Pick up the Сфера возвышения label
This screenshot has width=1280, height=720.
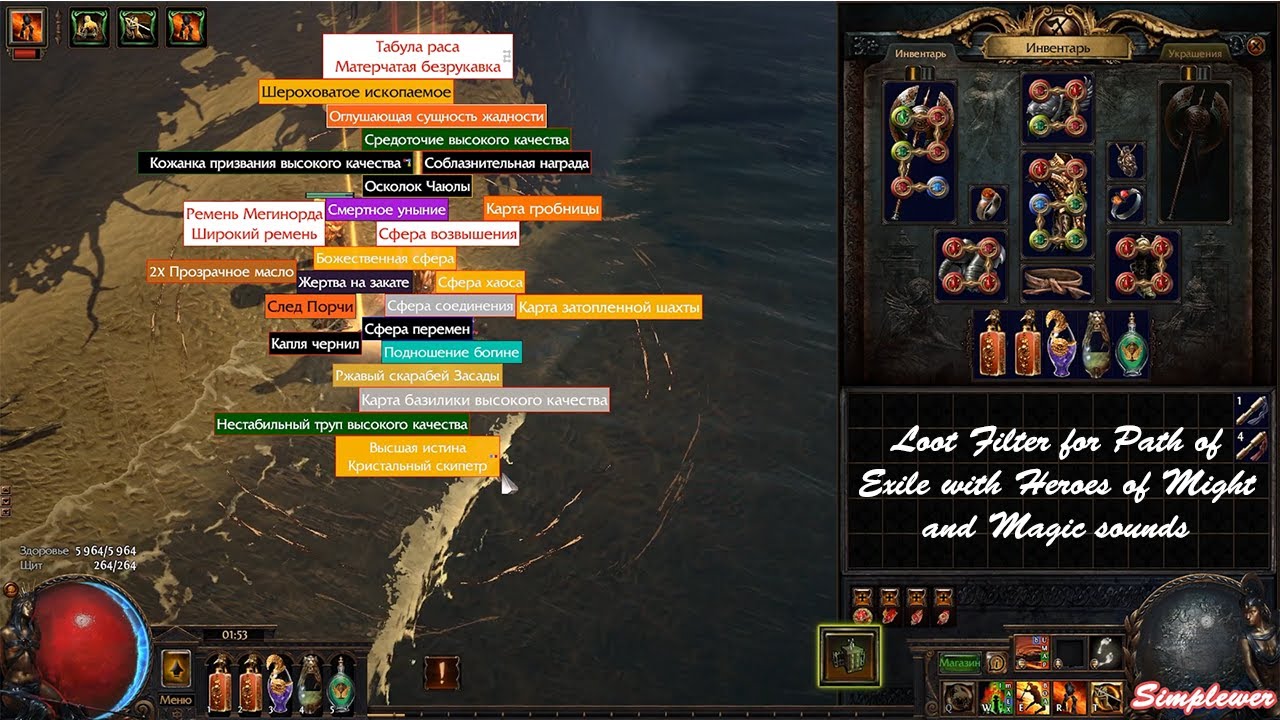(x=448, y=234)
